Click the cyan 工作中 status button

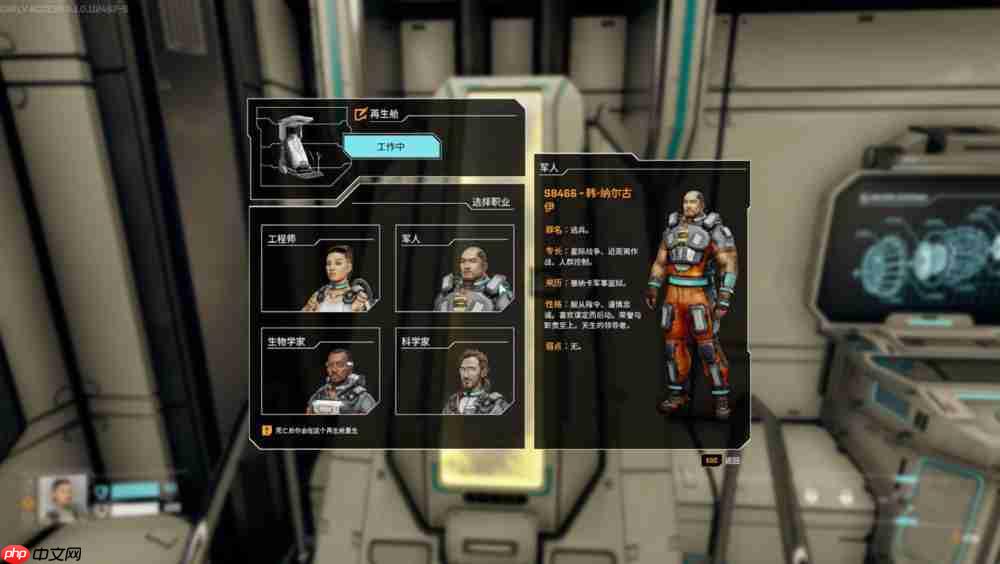click(x=391, y=147)
